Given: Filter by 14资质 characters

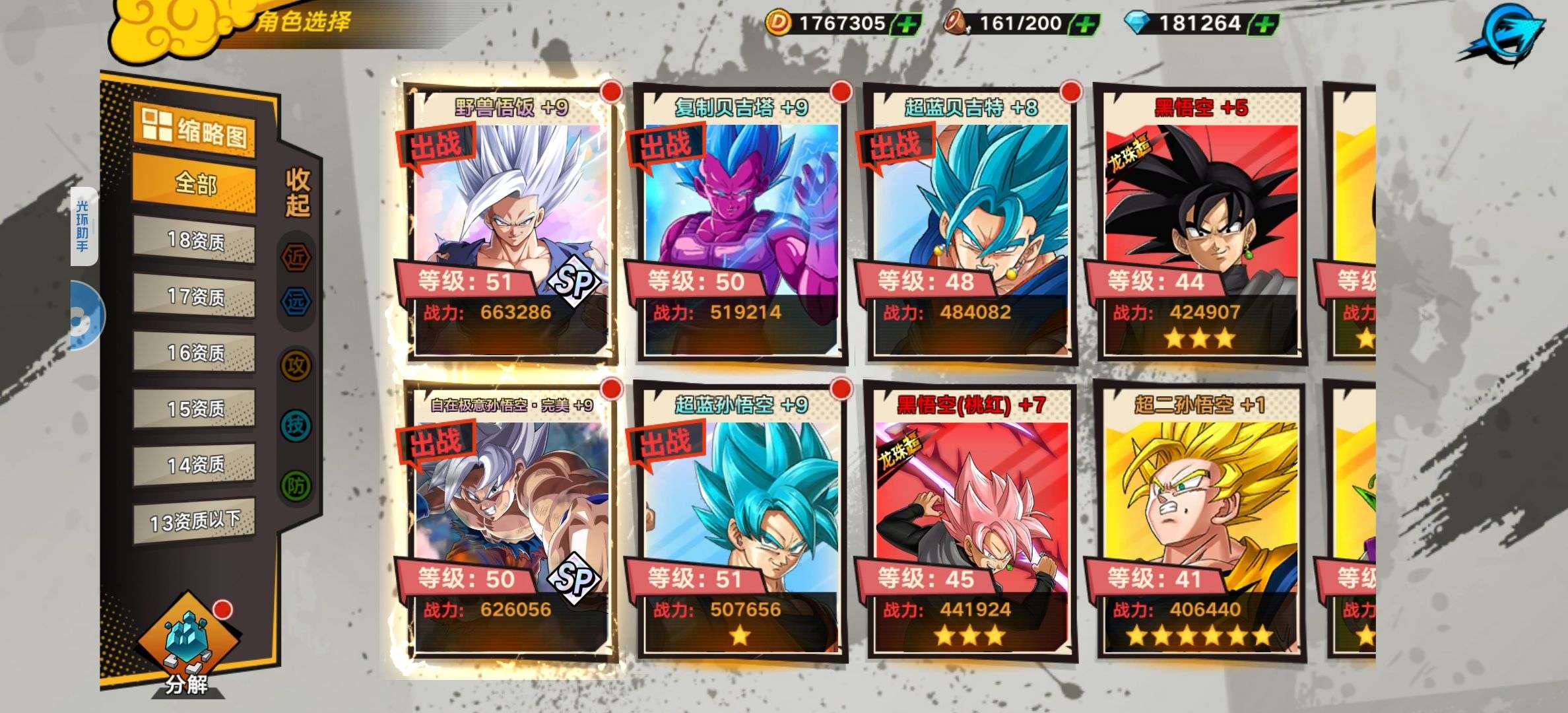Looking at the screenshot, I should [195, 464].
